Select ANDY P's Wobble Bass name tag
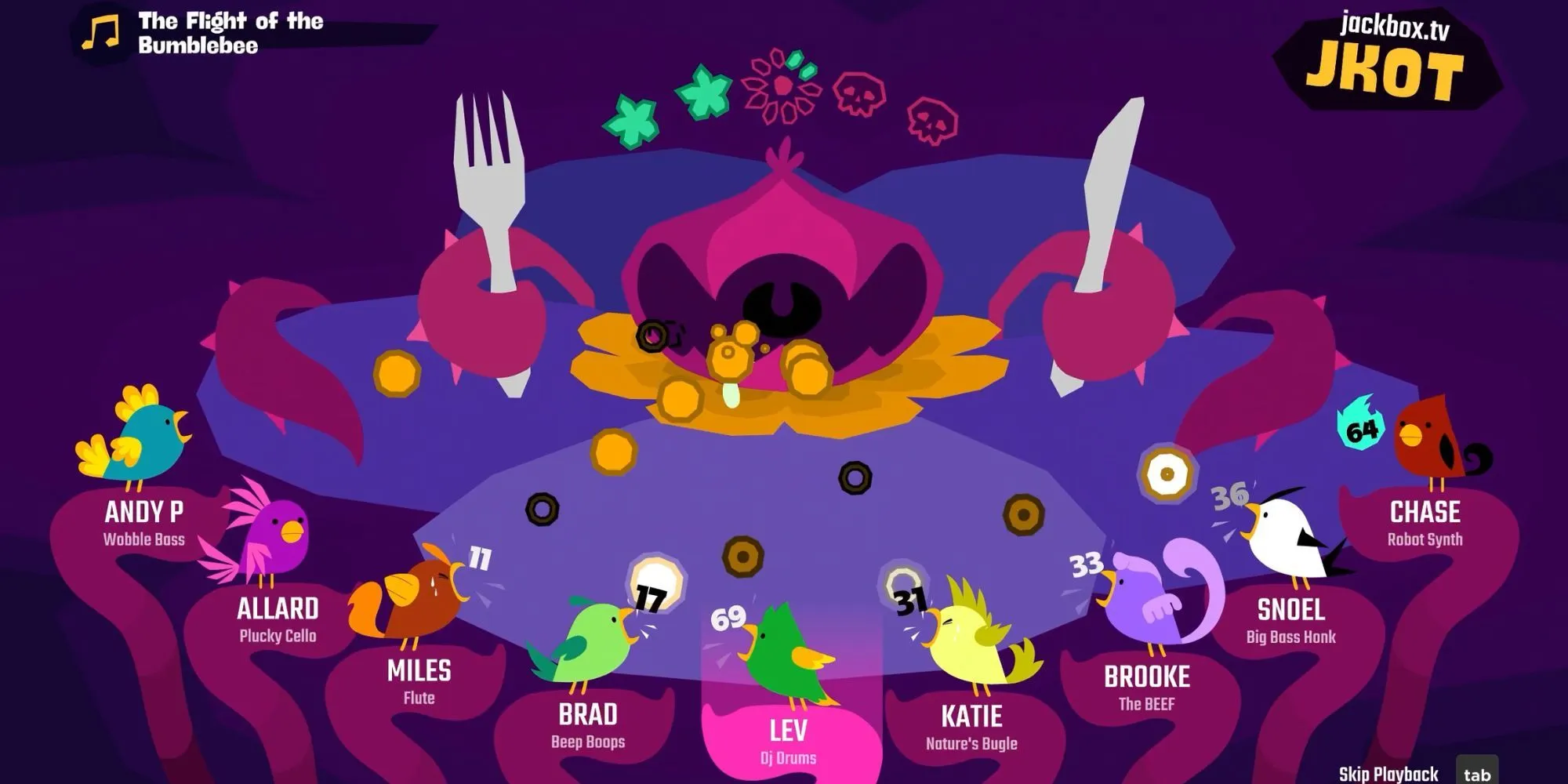The image size is (1568, 784). (x=144, y=522)
